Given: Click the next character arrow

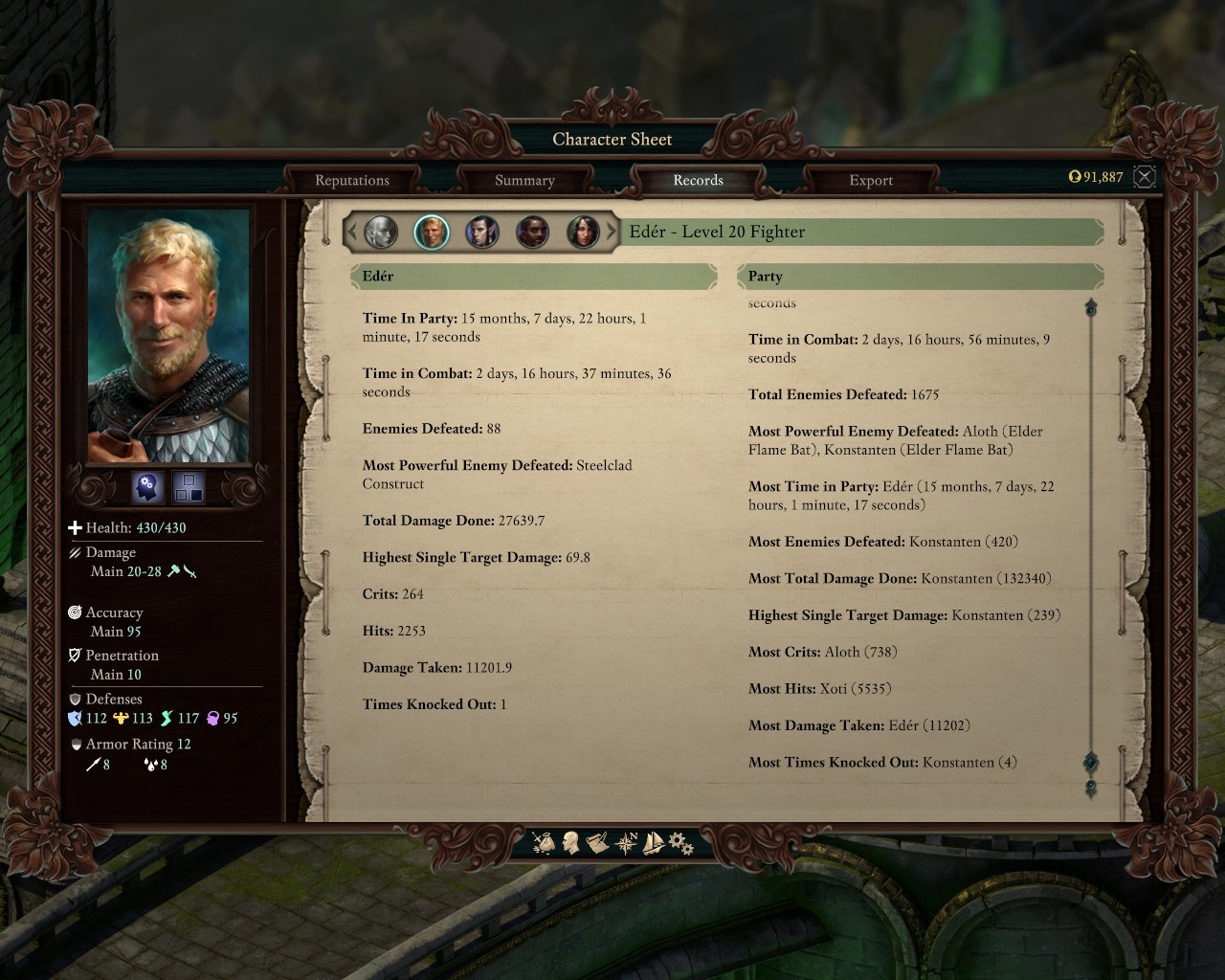Looking at the screenshot, I should (x=612, y=232).
